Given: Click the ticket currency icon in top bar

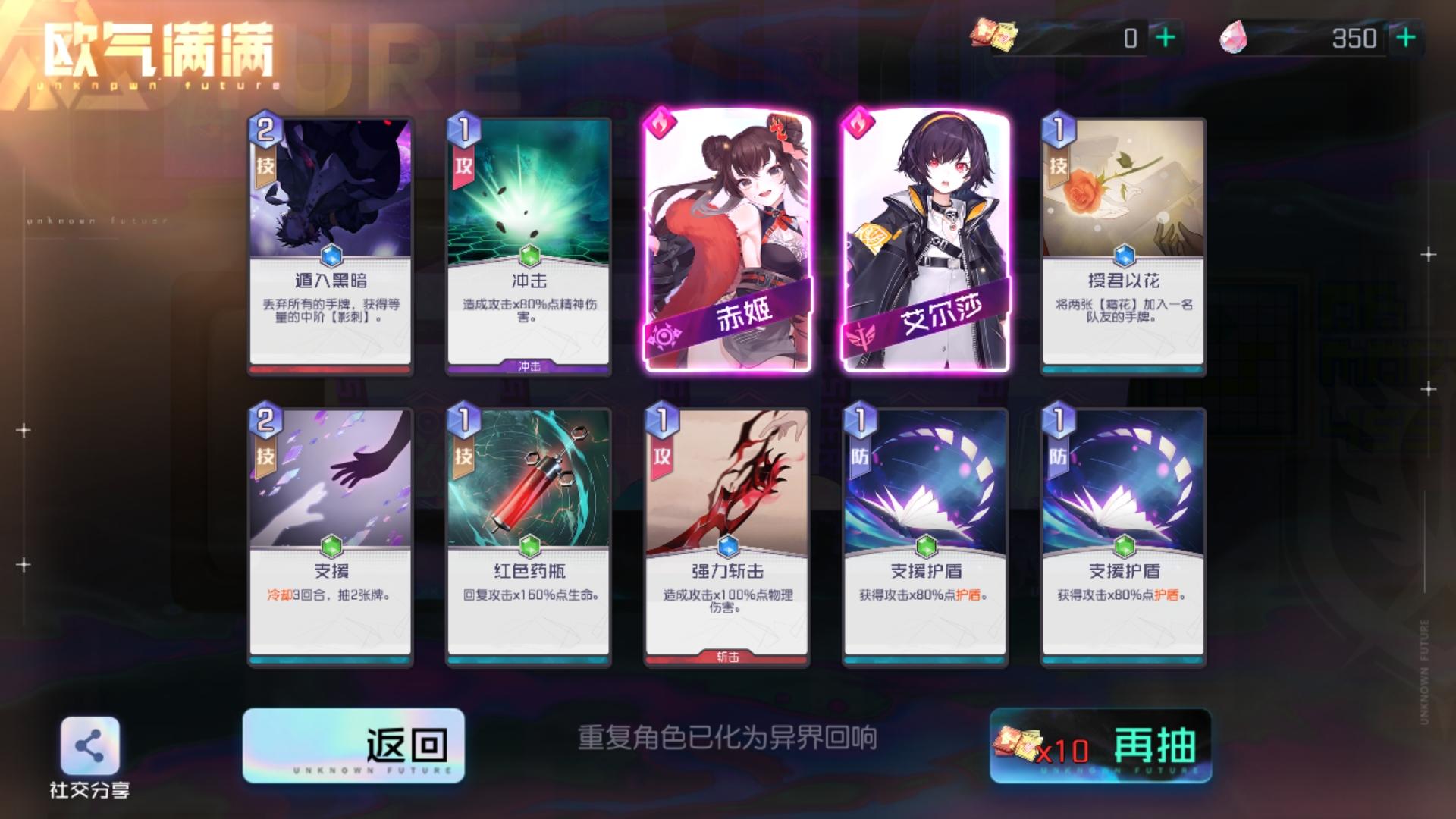Looking at the screenshot, I should 993,34.
